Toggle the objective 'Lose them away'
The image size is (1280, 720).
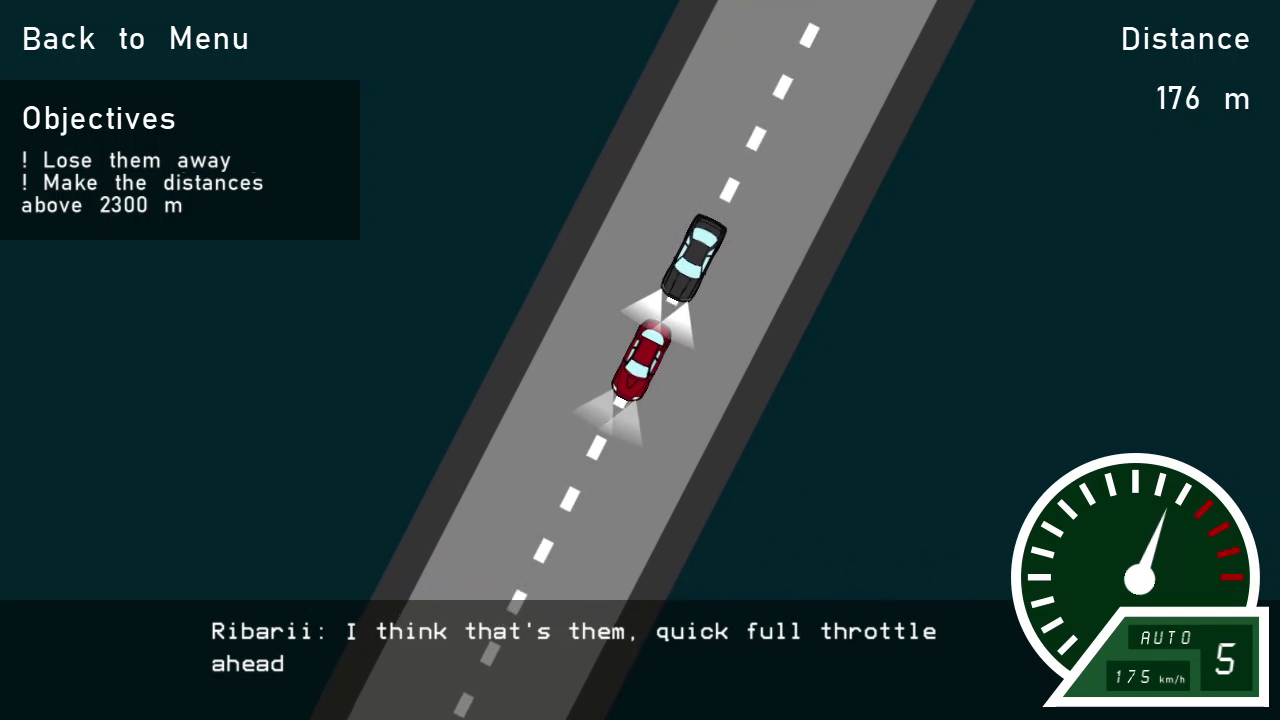pos(127,160)
